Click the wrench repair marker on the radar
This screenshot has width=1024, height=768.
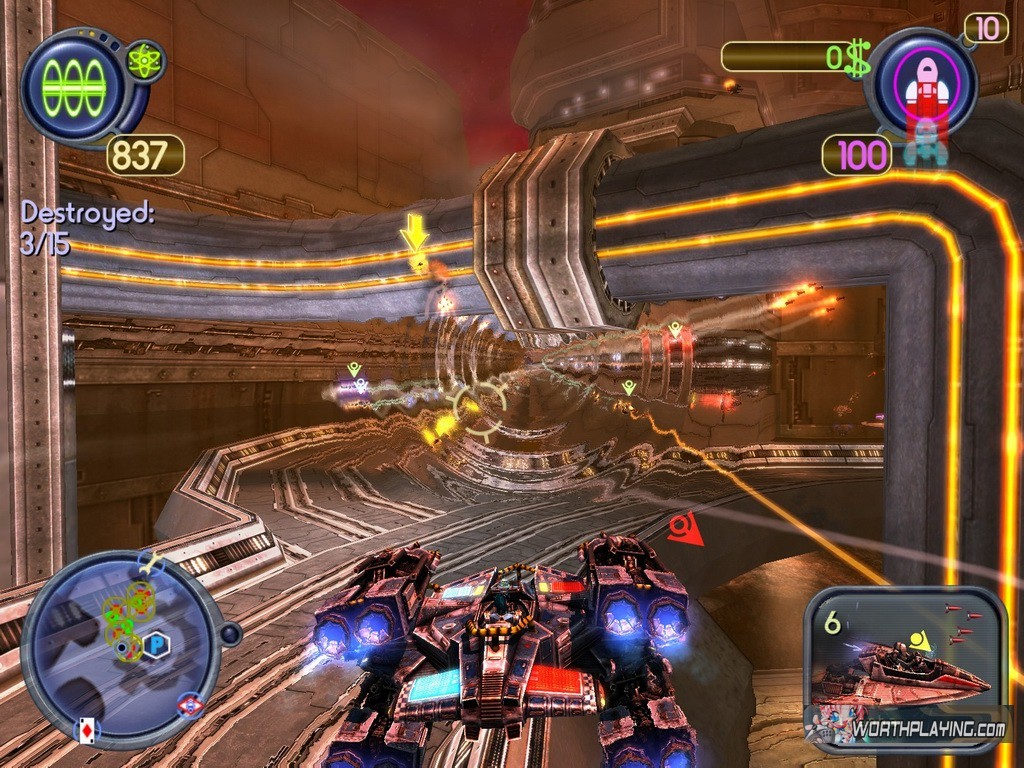[152, 564]
